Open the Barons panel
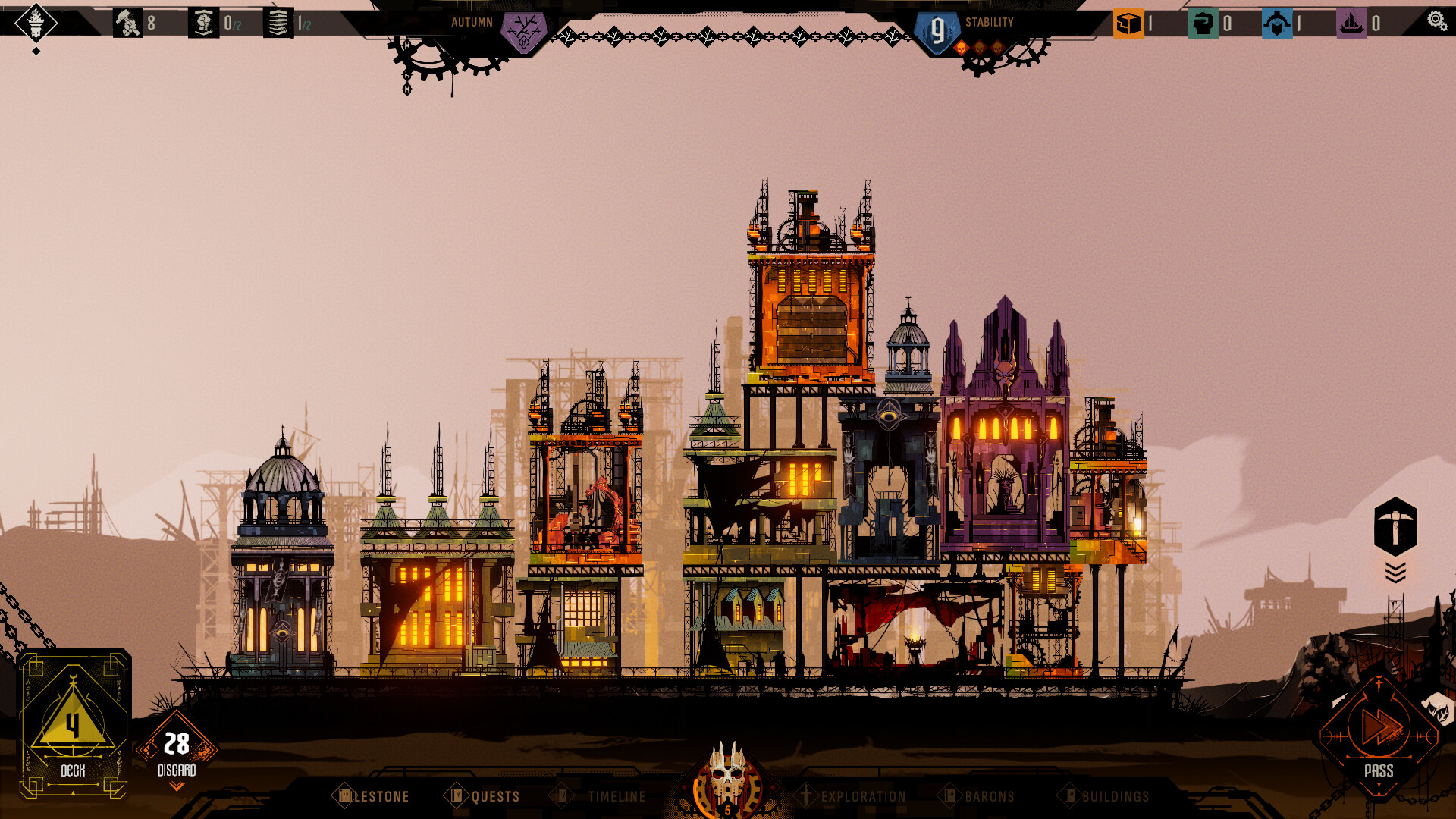This screenshot has width=1456, height=819. point(990,797)
